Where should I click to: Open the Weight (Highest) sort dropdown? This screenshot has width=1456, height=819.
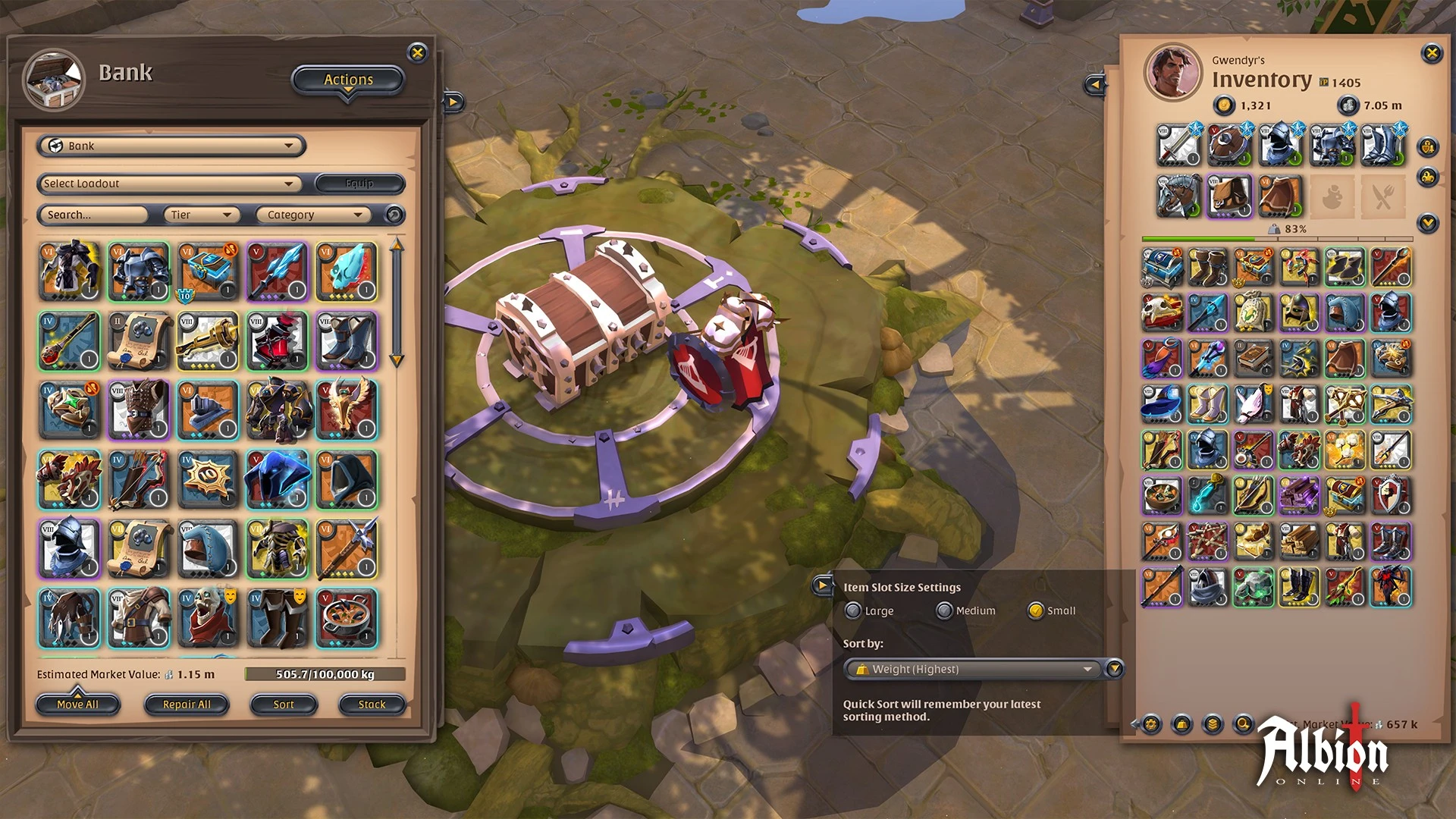(974, 669)
